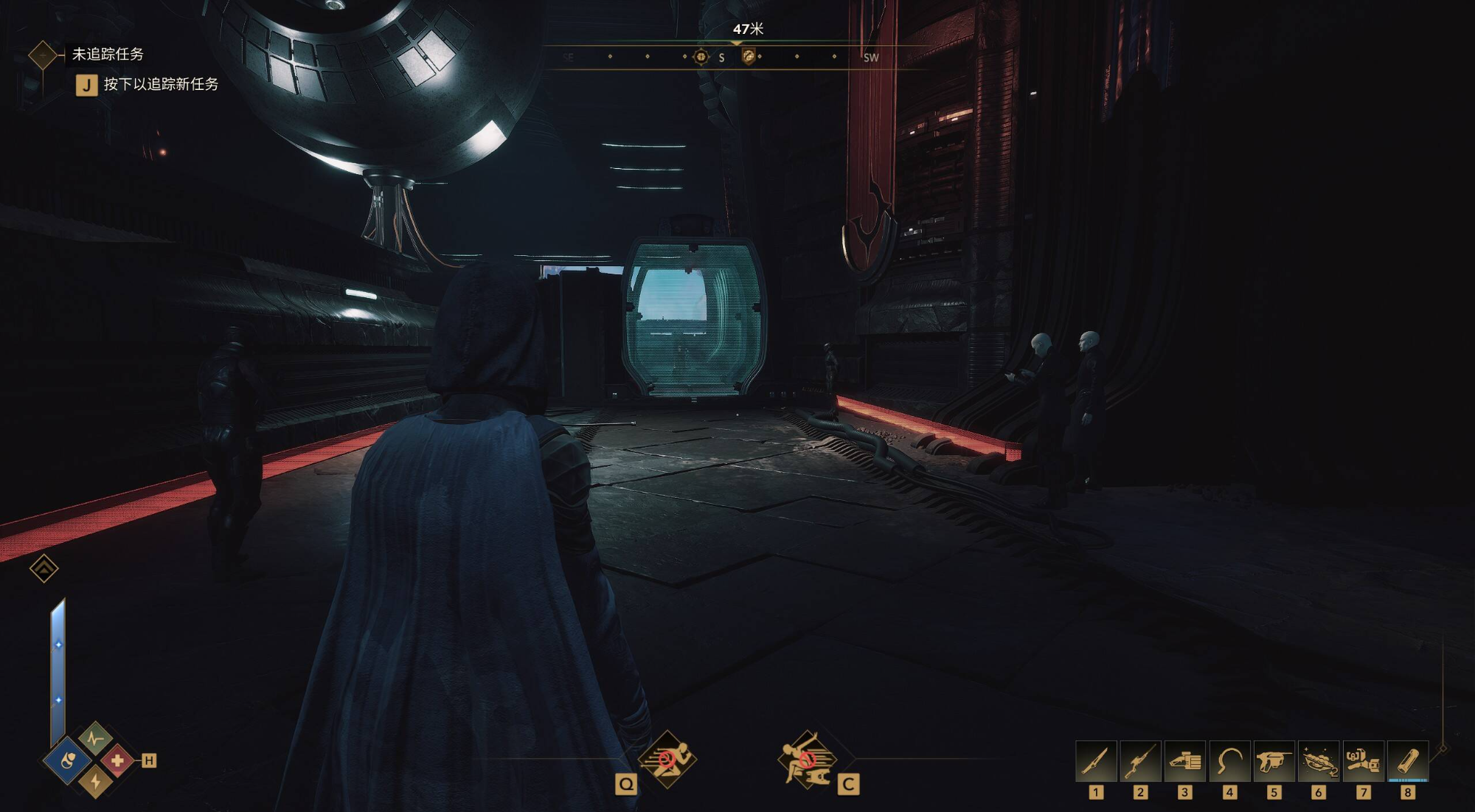Screen dimensions: 1475x812
Task: Select the green heartbeat status diamond
Action: coord(95,738)
